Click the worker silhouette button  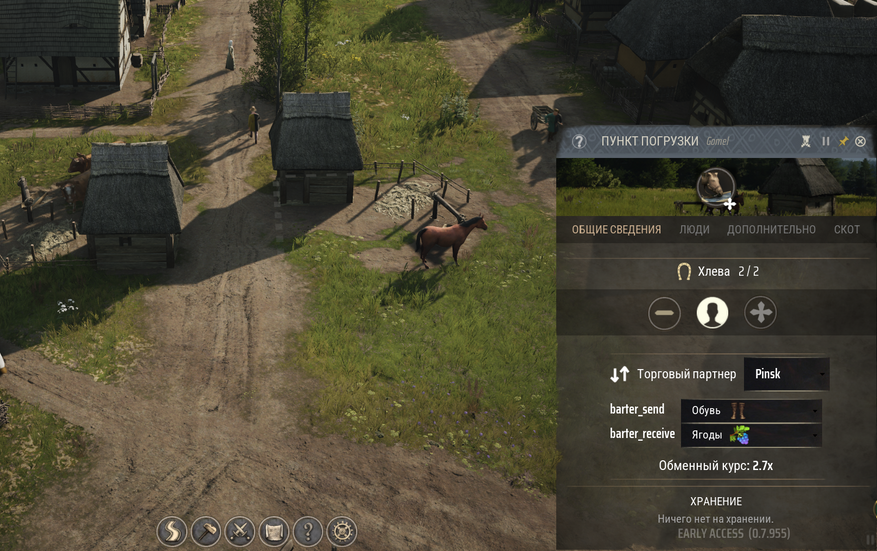pos(712,313)
